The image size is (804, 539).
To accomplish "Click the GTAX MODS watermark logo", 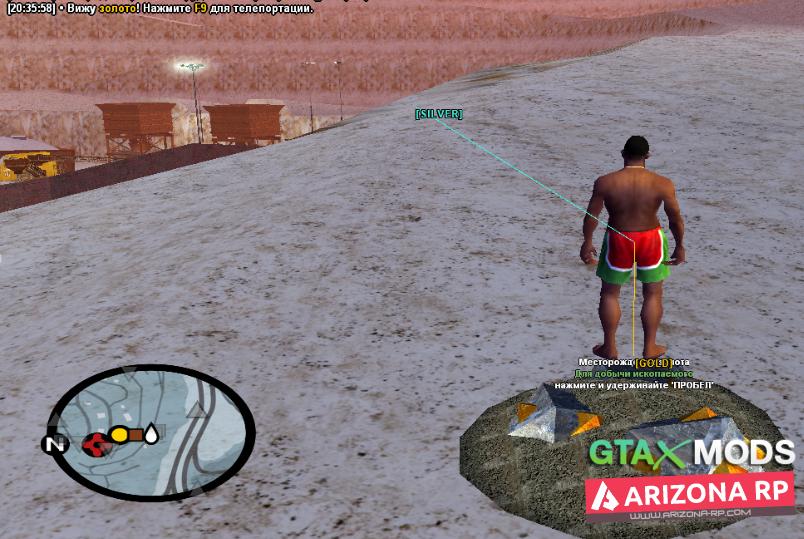I will 690,453.
